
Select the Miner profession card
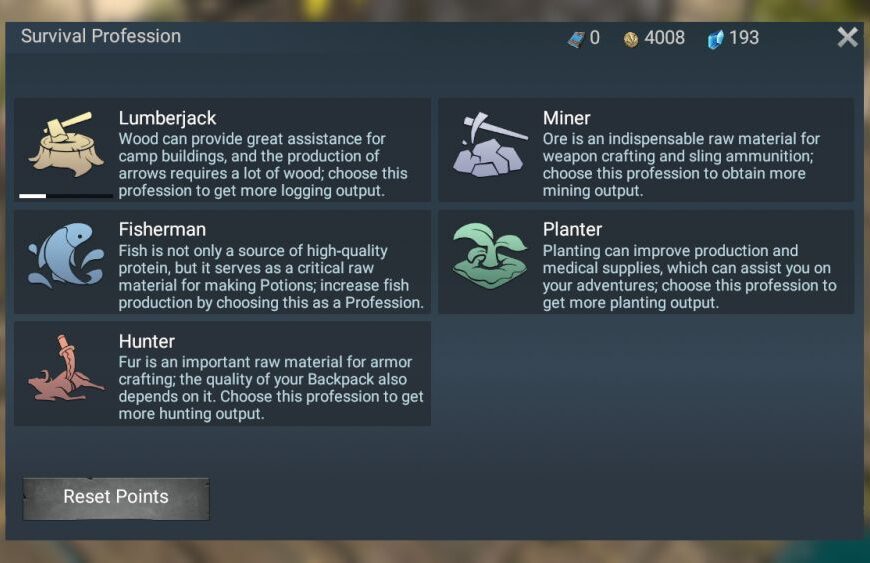click(x=646, y=150)
